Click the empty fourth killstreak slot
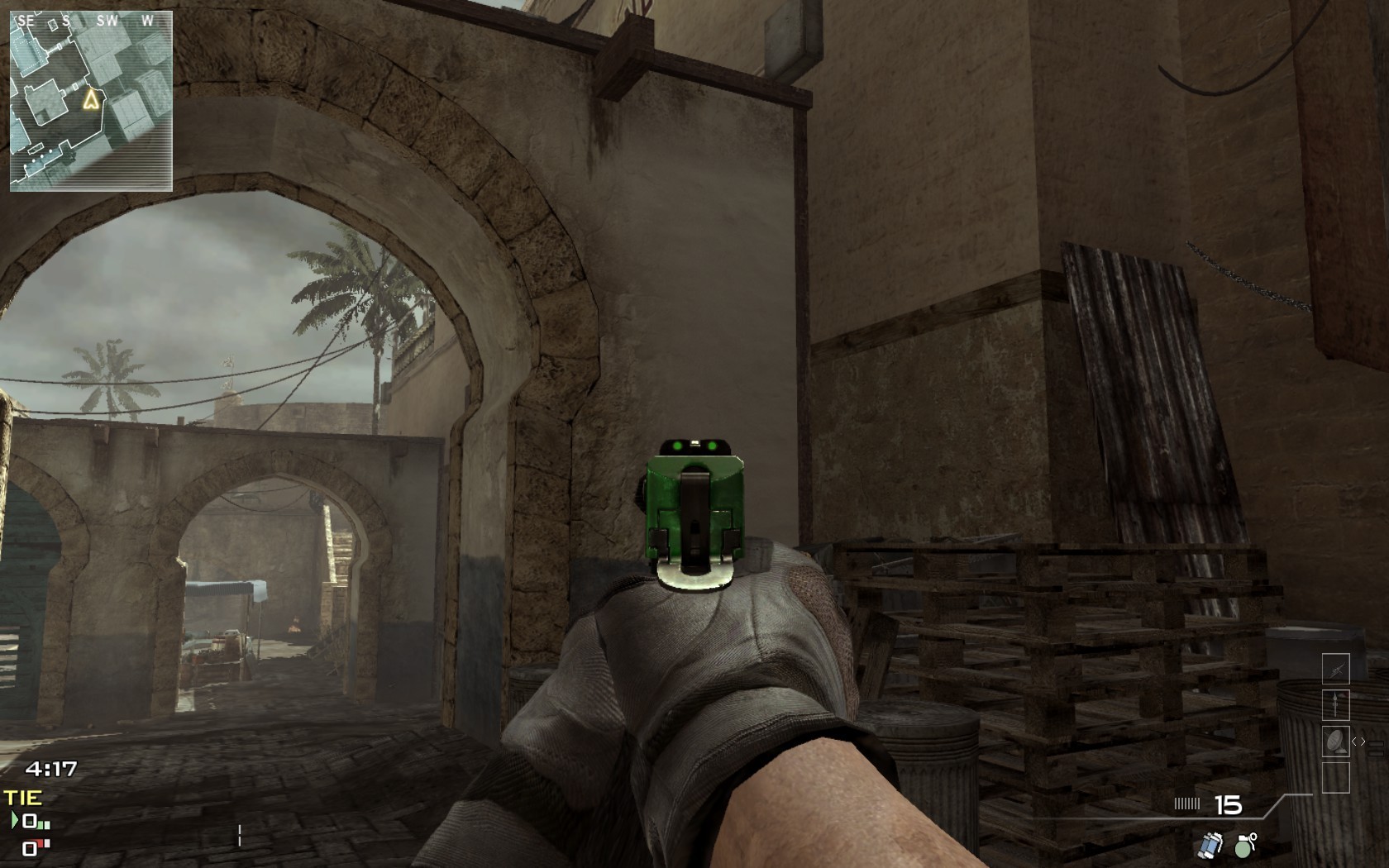The width and height of the screenshot is (1389, 868). click(x=1336, y=777)
